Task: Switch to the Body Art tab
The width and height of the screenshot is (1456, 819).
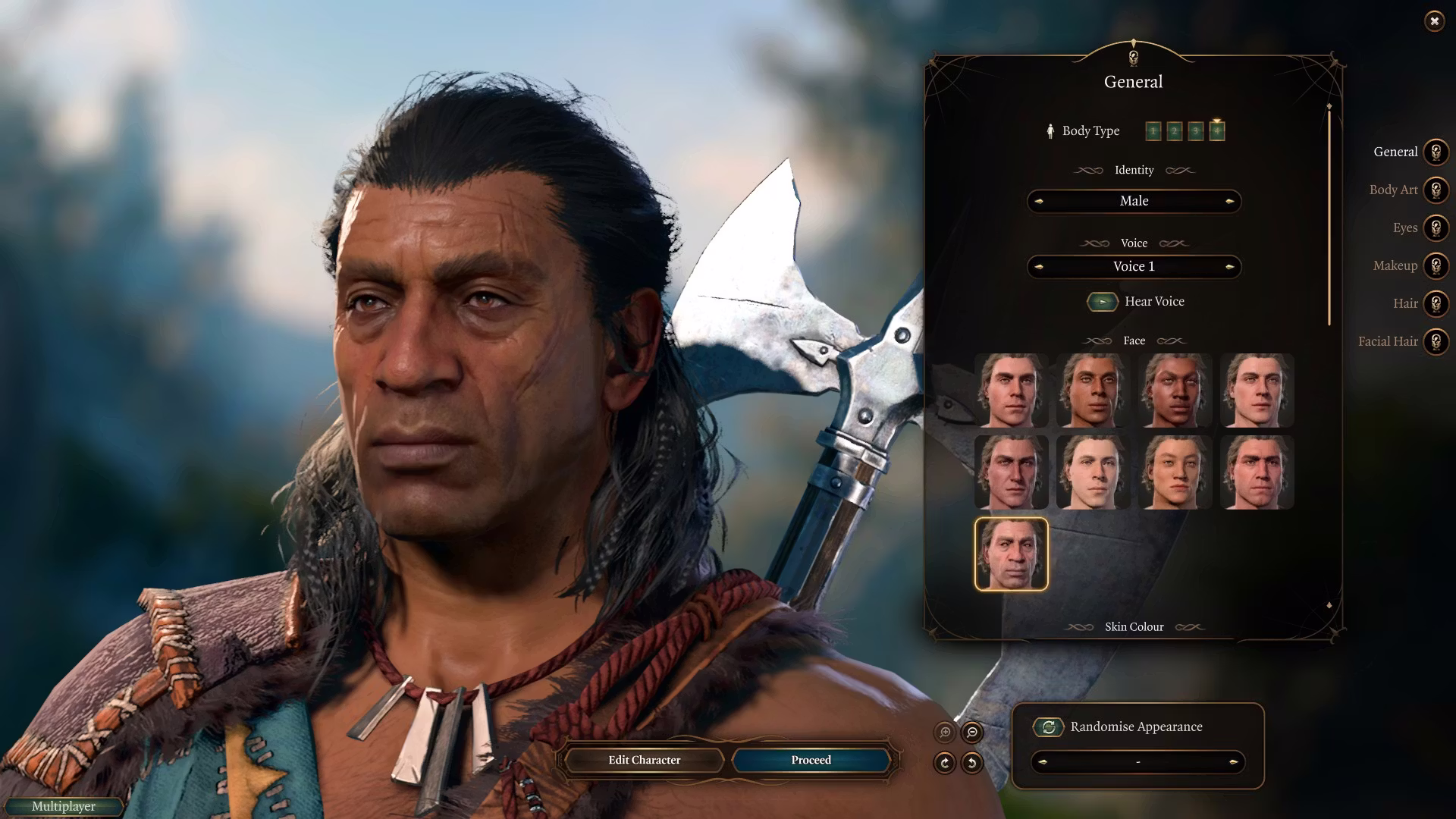Action: coord(1436,190)
